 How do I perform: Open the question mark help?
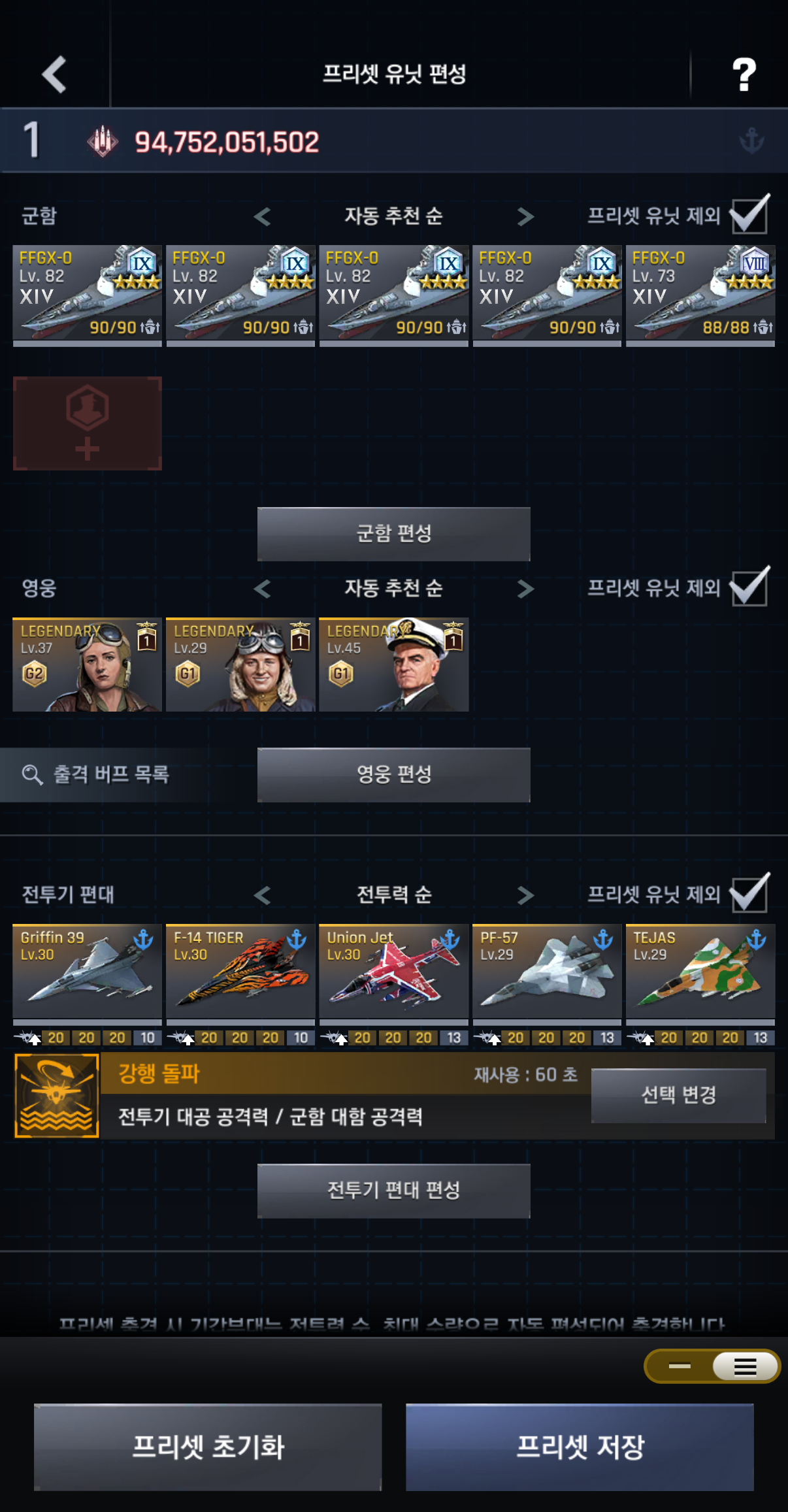click(744, 74)
